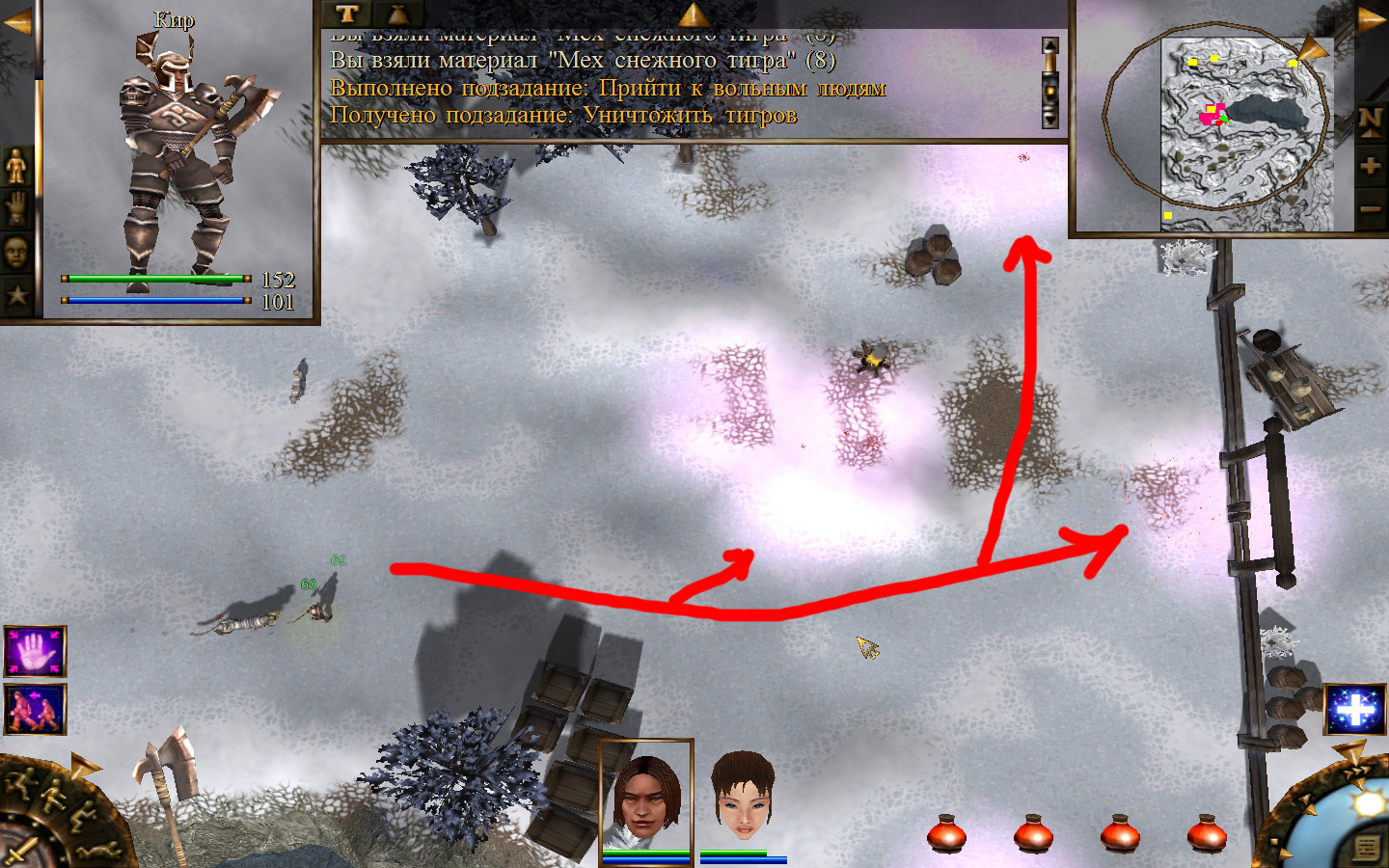Viewport: 1389px width, 868px height.
Task: Click the weight icon beside the T button
Action: click(x=397, y=14)
